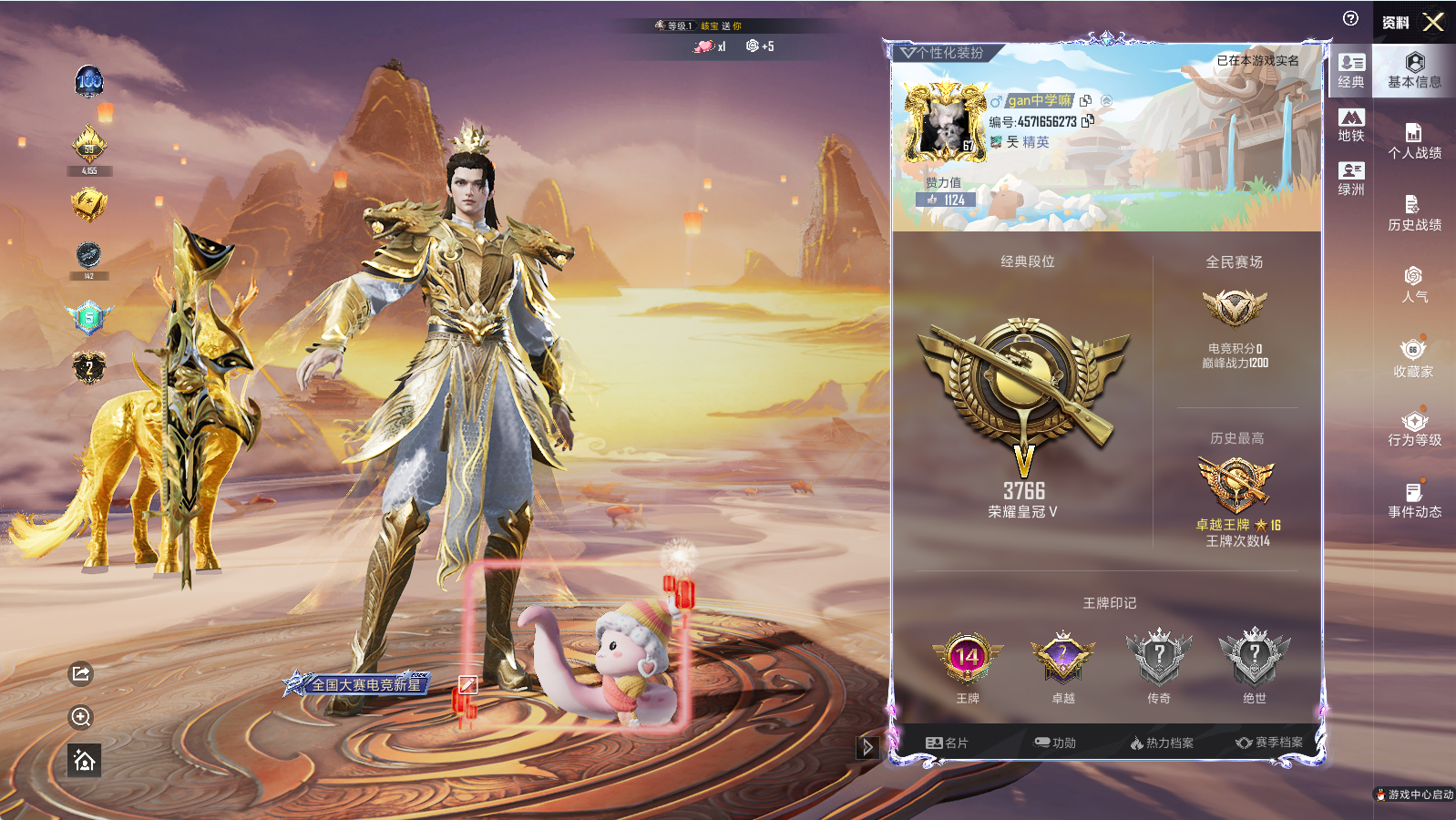Open the 个人战绩 personal stats menu
The height and width of the screenshot is (820, 1456).
[x=1414, y=141]
